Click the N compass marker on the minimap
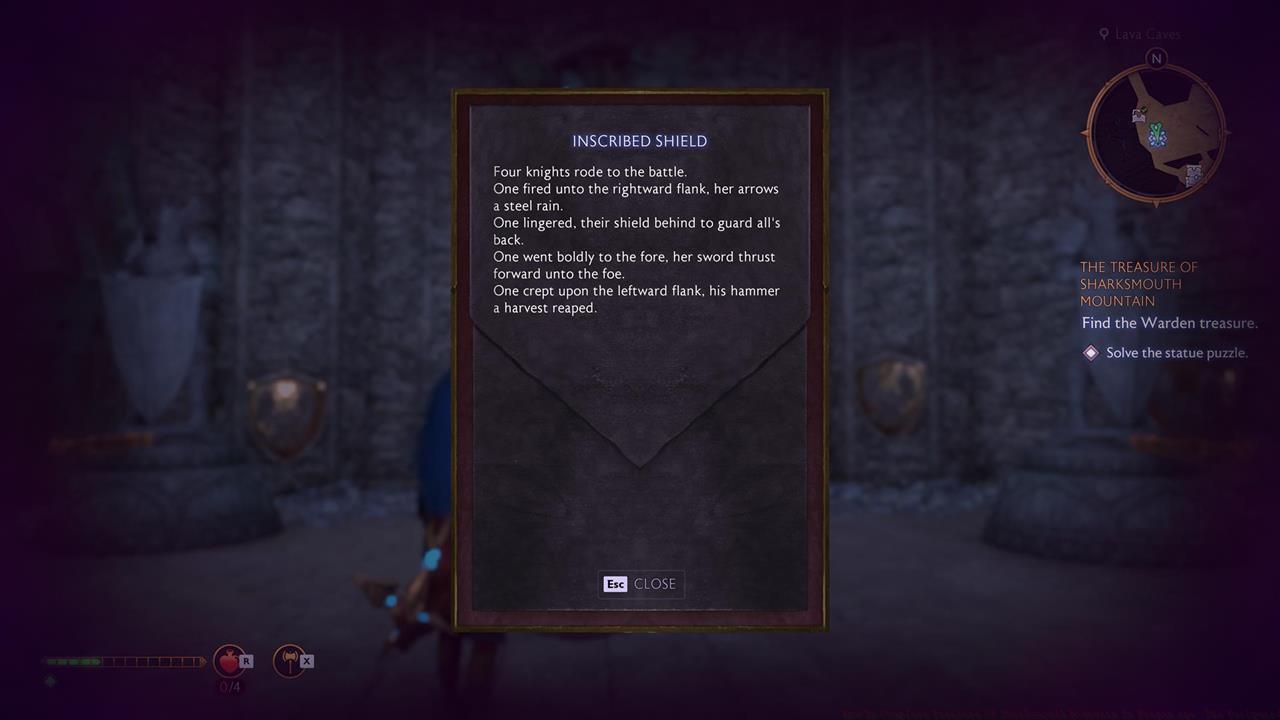The image size is (1280, 720). click(1156, 58)
